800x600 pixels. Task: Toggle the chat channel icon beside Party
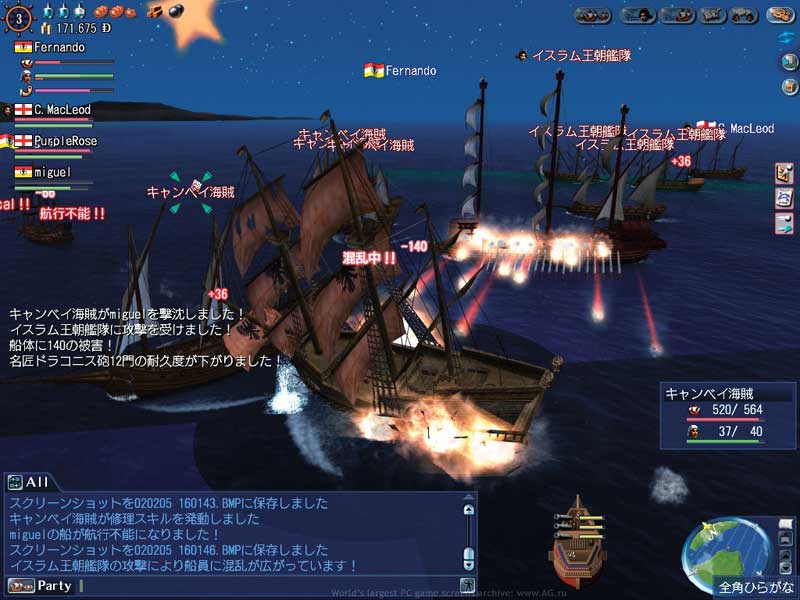[x=20, y=585]
